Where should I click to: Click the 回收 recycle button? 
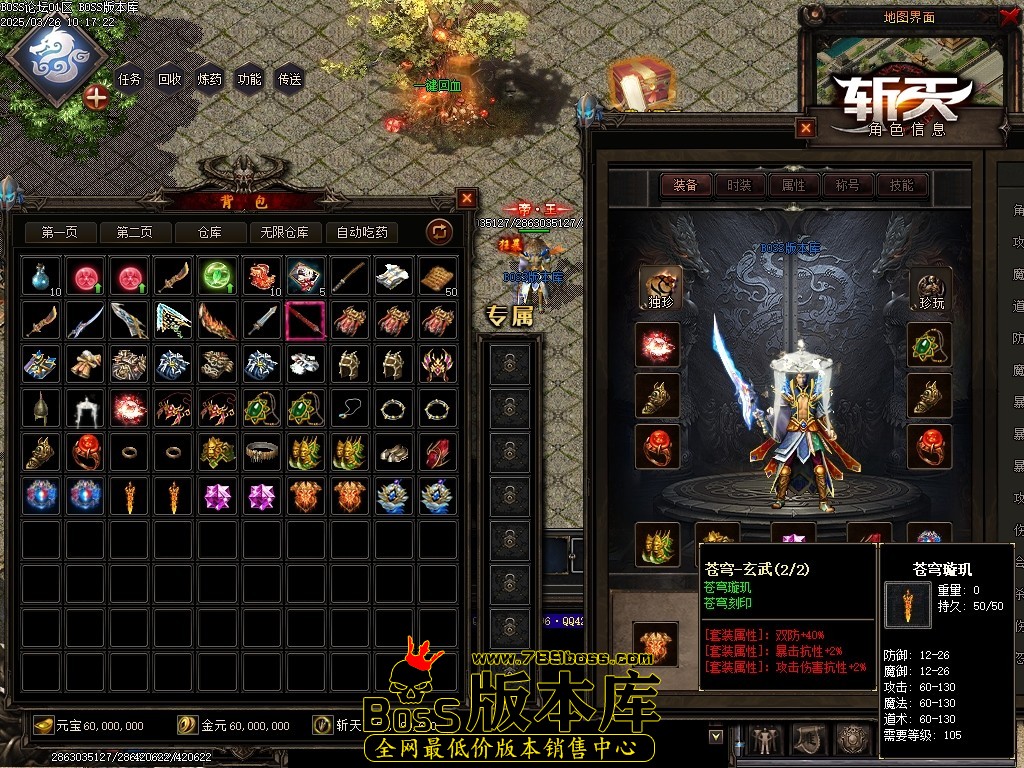click(x=170, y=79)
